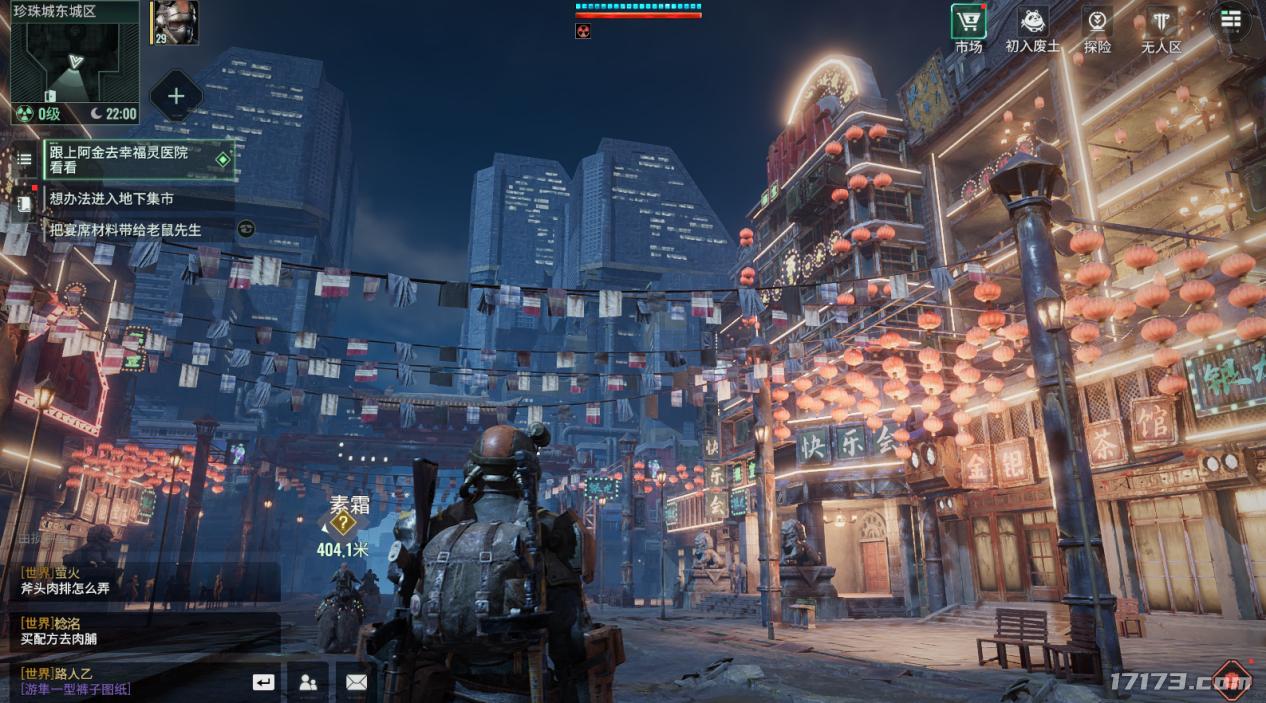Select the 把宴席材料带给老鼠先生 quest
Screen dimensions: 1266x703
pyautogui.click(x=126, y=230)
